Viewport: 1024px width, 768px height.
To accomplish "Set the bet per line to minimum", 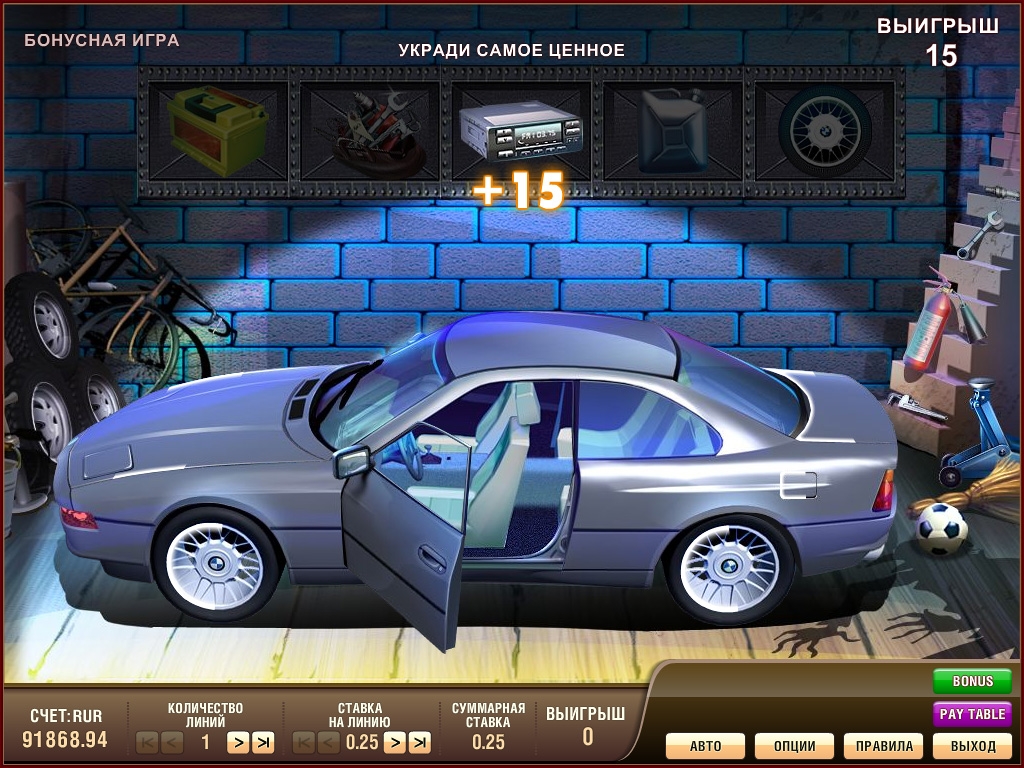I will coord(303,742).
